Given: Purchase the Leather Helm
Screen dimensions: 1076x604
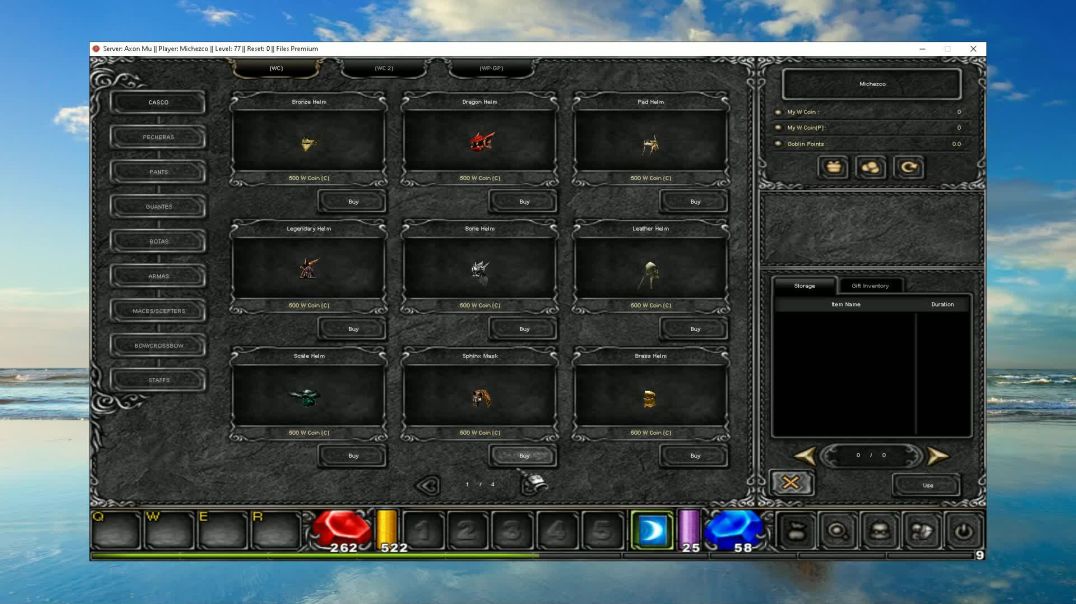Looking at the screenshot, I should pyautogui.click(x=695, y=329).
